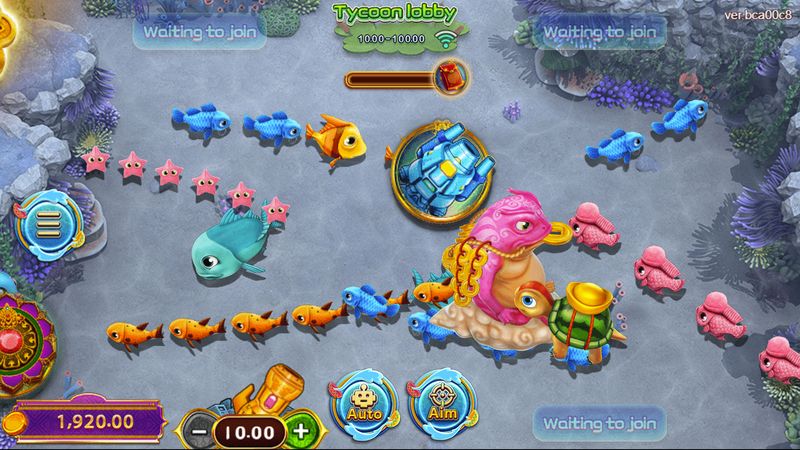Decrease the bet with the minus button
Image resolution: width=800 pixels, height=450 pixels.
pyautogui.click(x=198, y=431)
